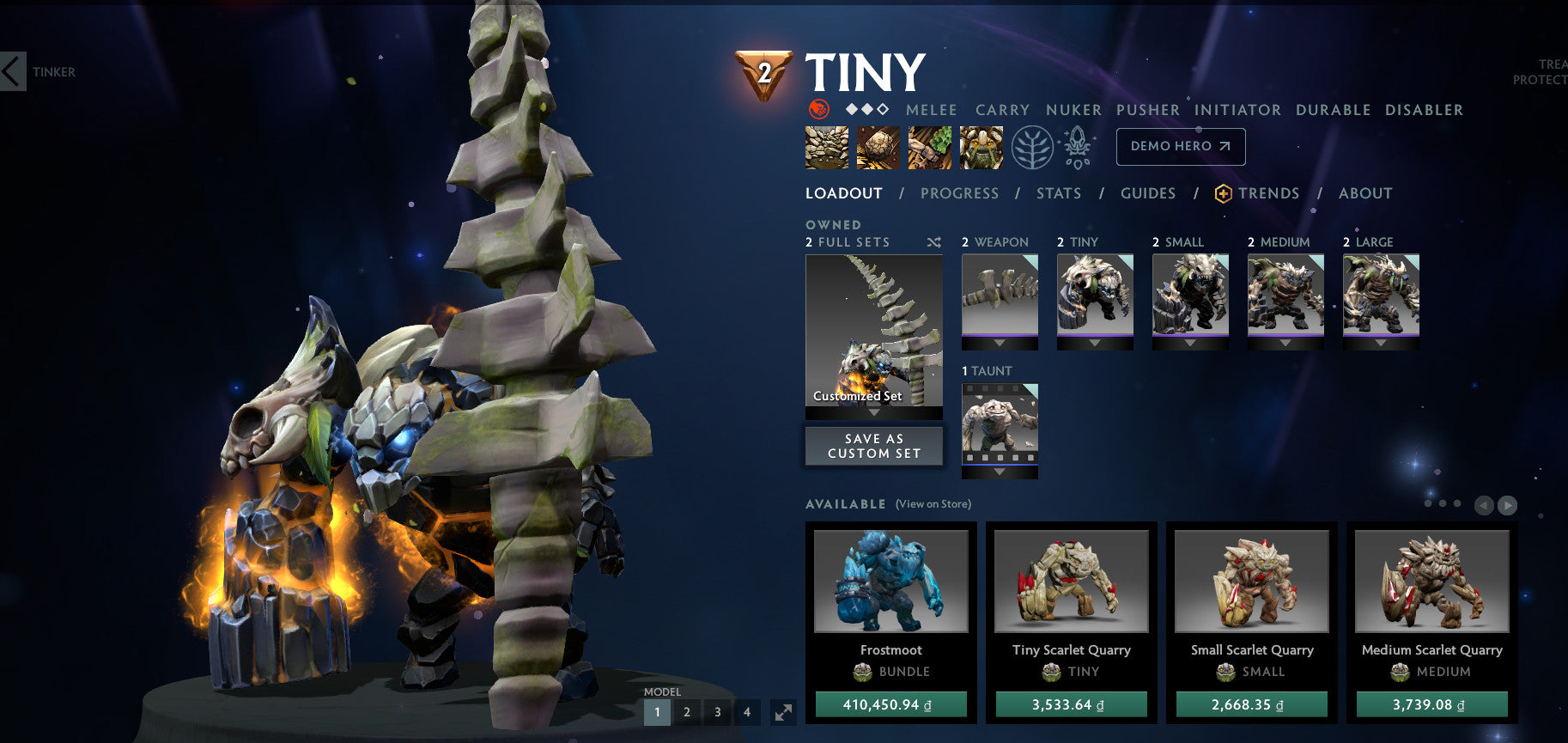This screenshot has width=1568, height=743.
Task: Select model view 3 for the hero
Action: coord(717,712)
